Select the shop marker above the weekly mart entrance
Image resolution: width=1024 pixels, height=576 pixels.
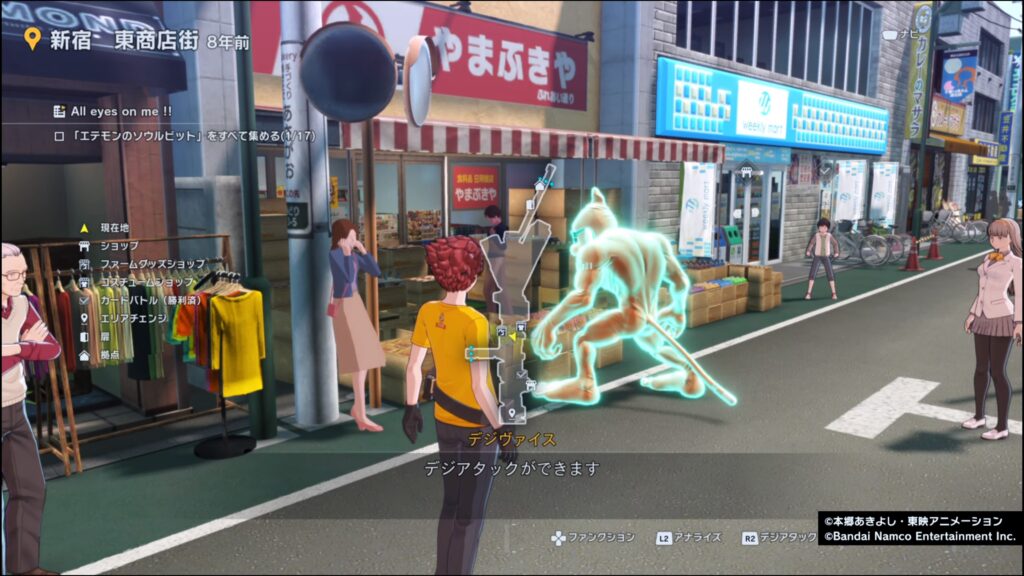(x=746, y=170)
